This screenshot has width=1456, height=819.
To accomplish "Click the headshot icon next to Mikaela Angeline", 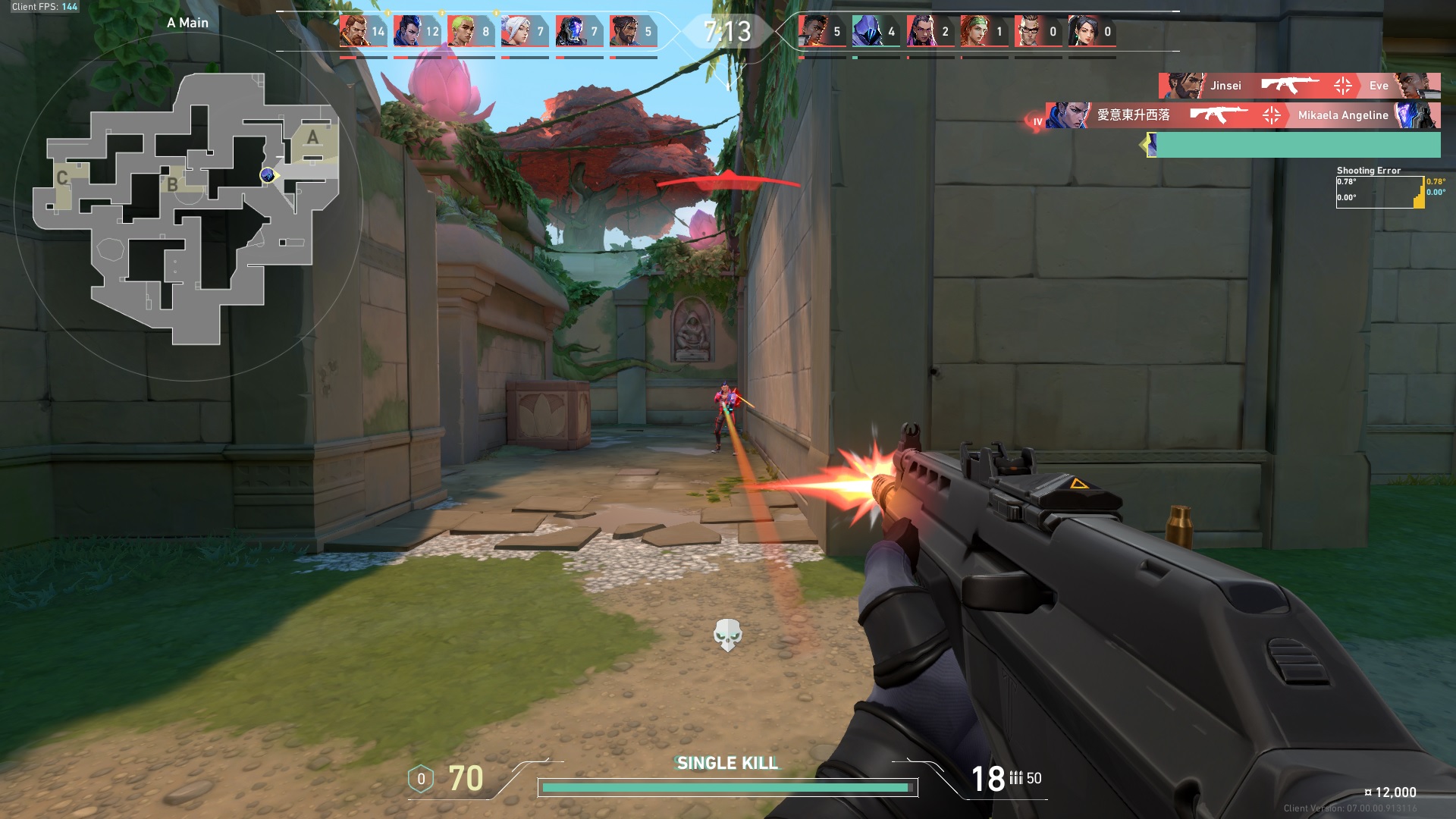I will (1272, 116).
